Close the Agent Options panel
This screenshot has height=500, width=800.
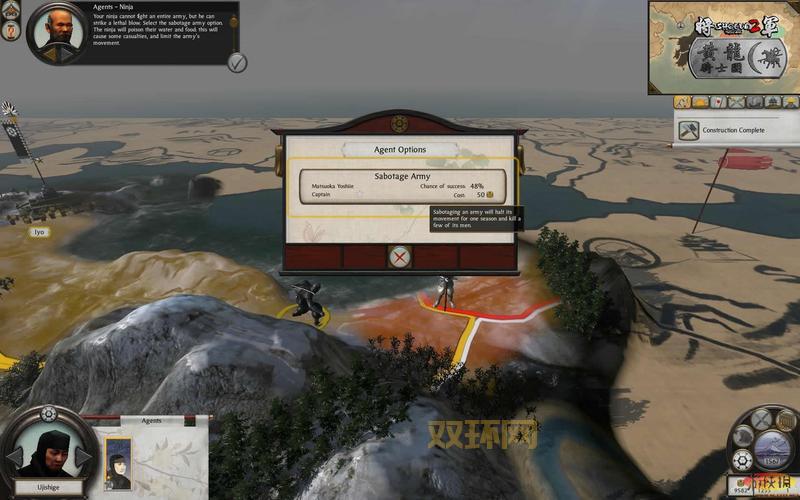click(x=400, y=257)
